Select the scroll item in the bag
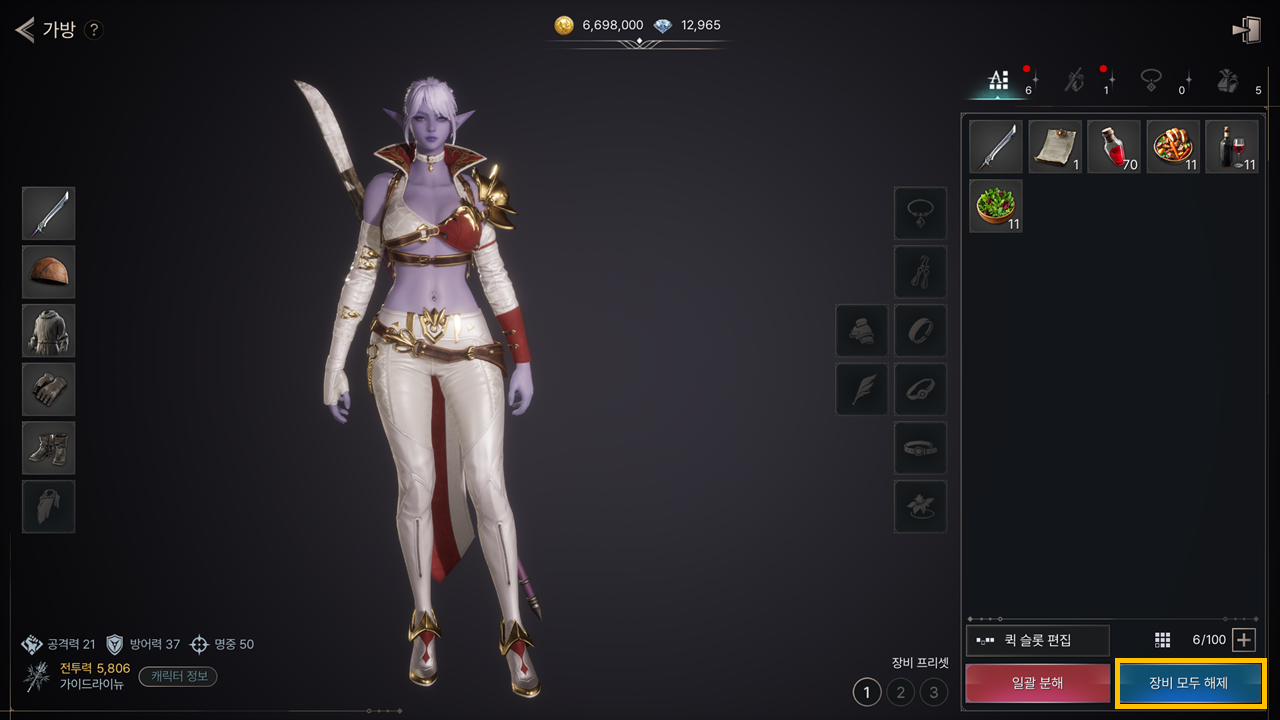The width and height of the screenshot is (1280, 720). pyautogui.click(x=1055, y=147)
